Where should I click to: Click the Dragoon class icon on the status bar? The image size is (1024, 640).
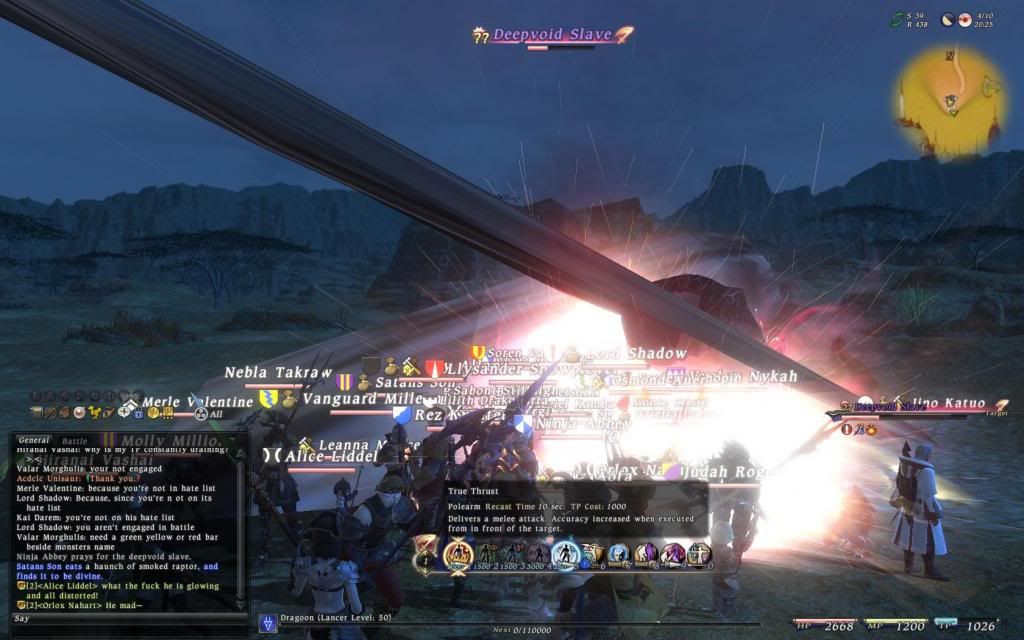(x=268, y=623)
